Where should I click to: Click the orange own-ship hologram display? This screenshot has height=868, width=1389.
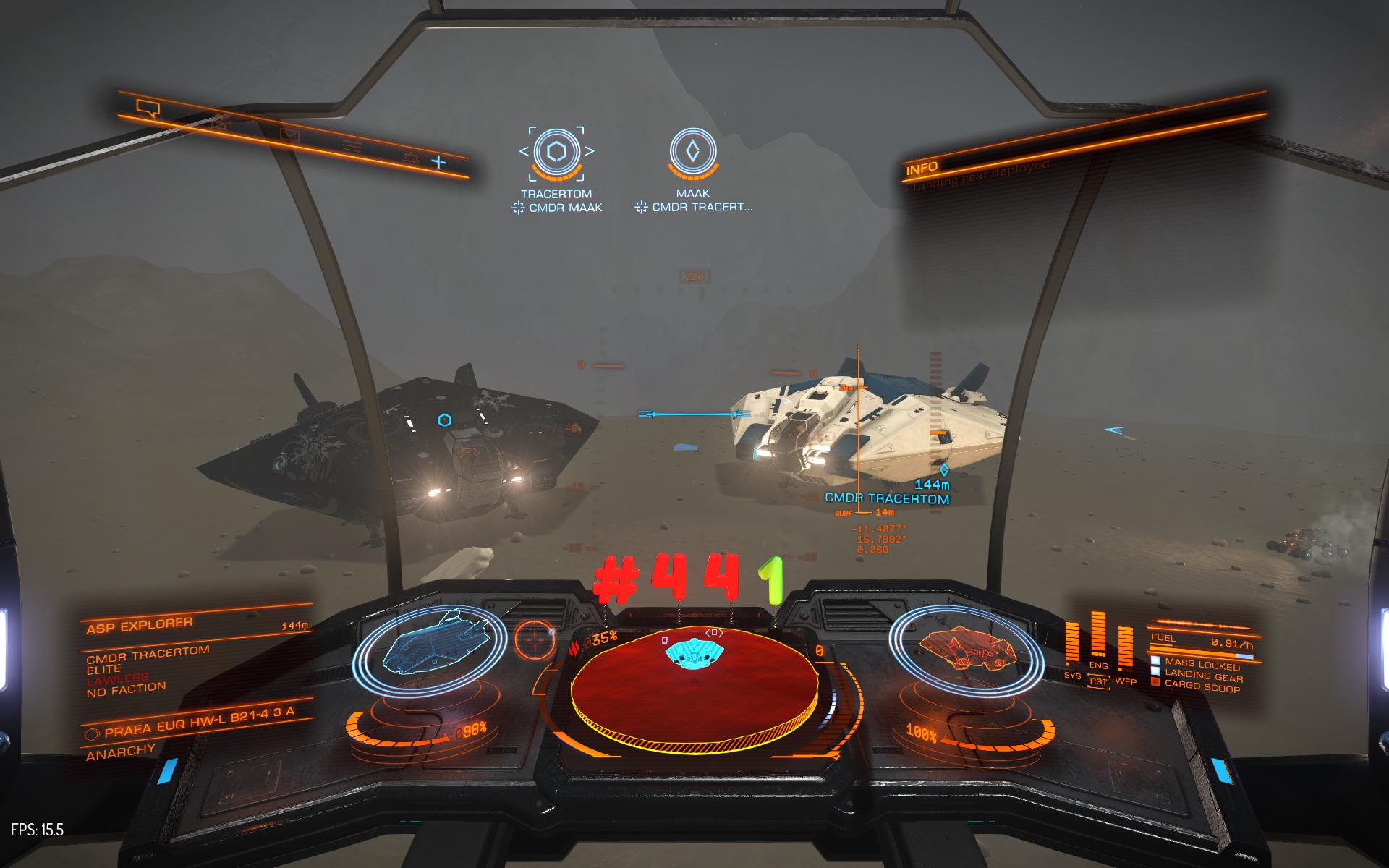pos(966,647)
